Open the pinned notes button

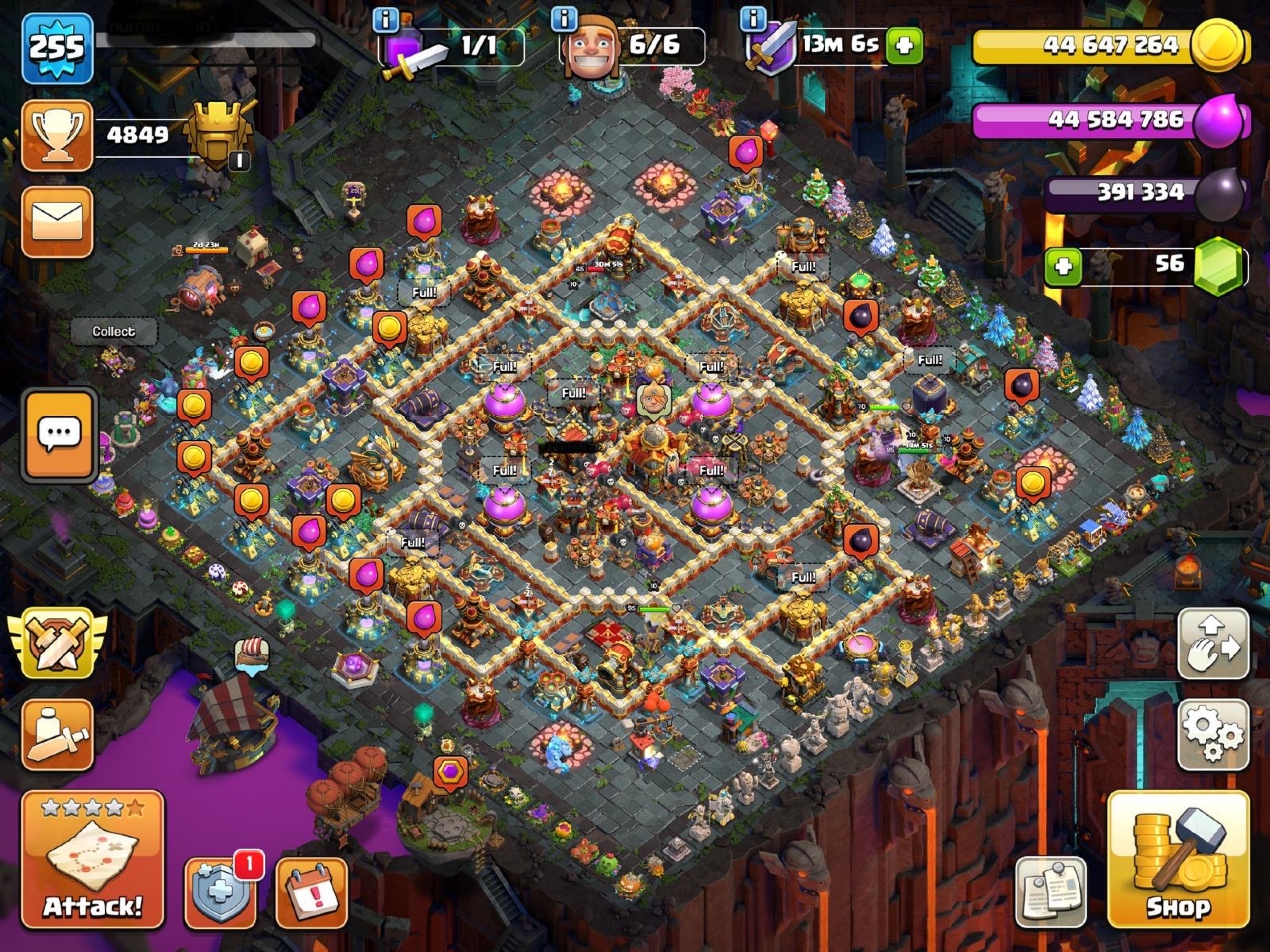[1050, 892]
